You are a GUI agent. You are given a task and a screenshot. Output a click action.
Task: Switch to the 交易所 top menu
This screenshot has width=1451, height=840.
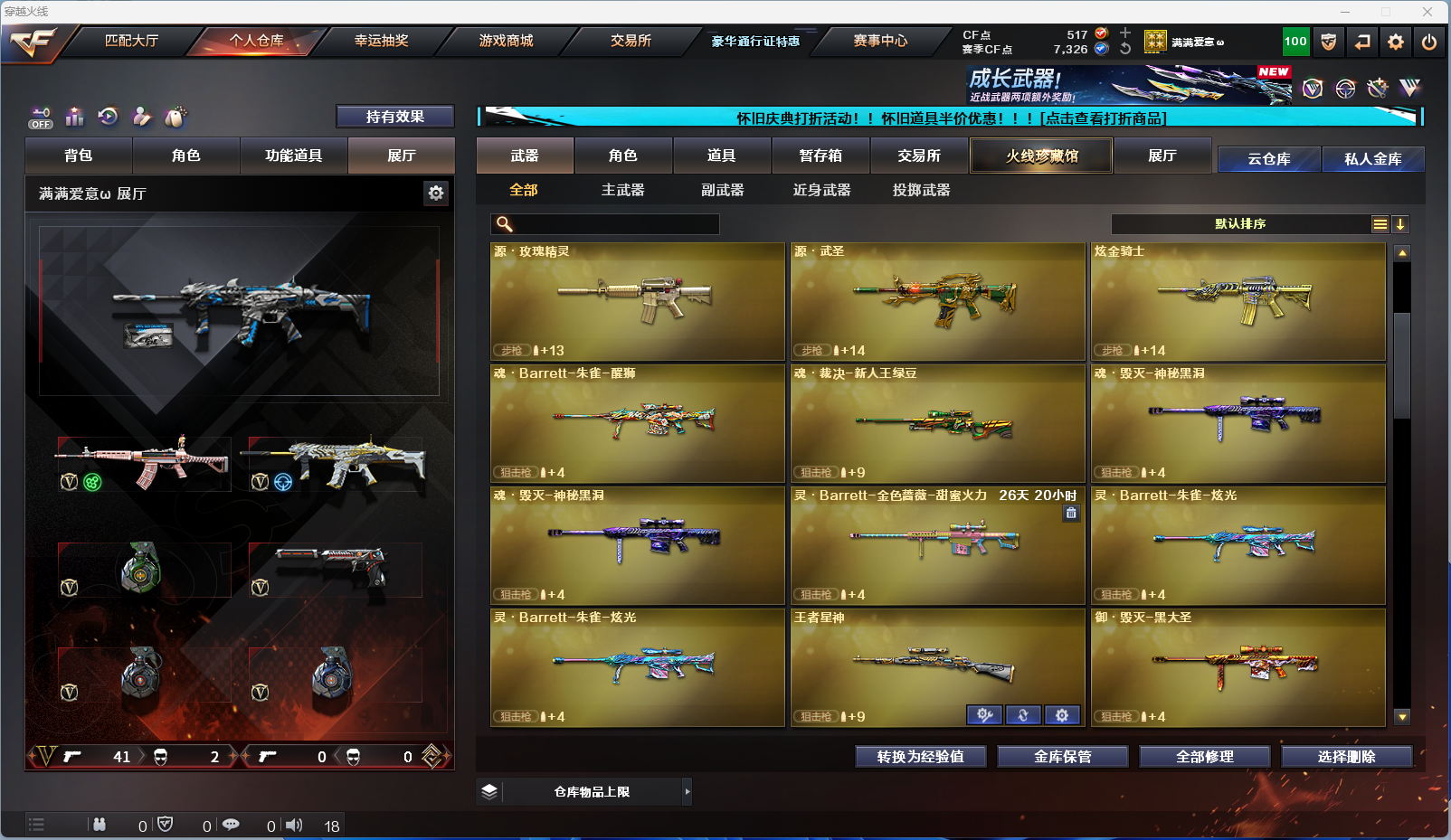point(631,41)
